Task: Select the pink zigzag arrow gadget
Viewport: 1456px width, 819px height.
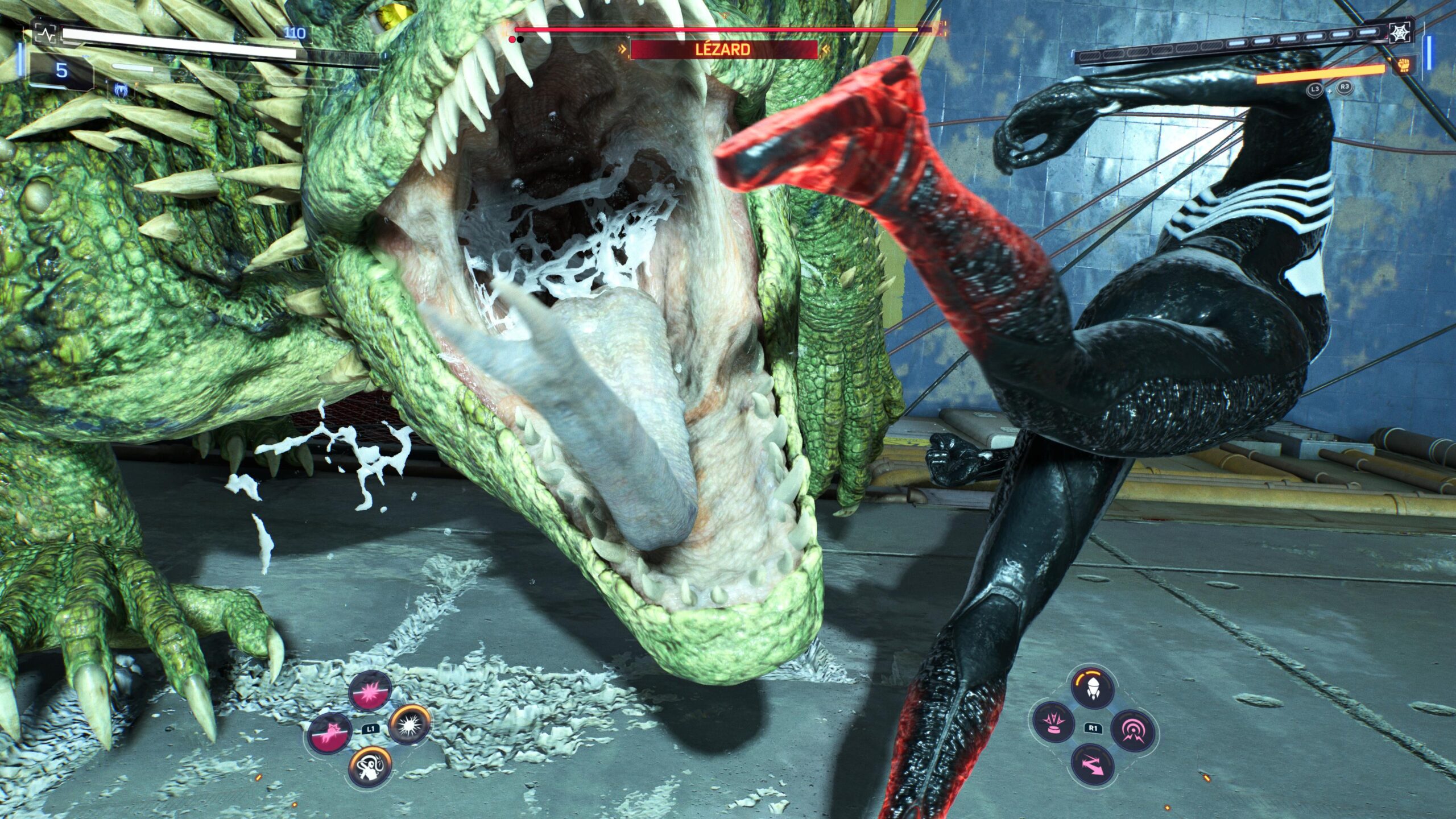Action: tap(1093, 766)
